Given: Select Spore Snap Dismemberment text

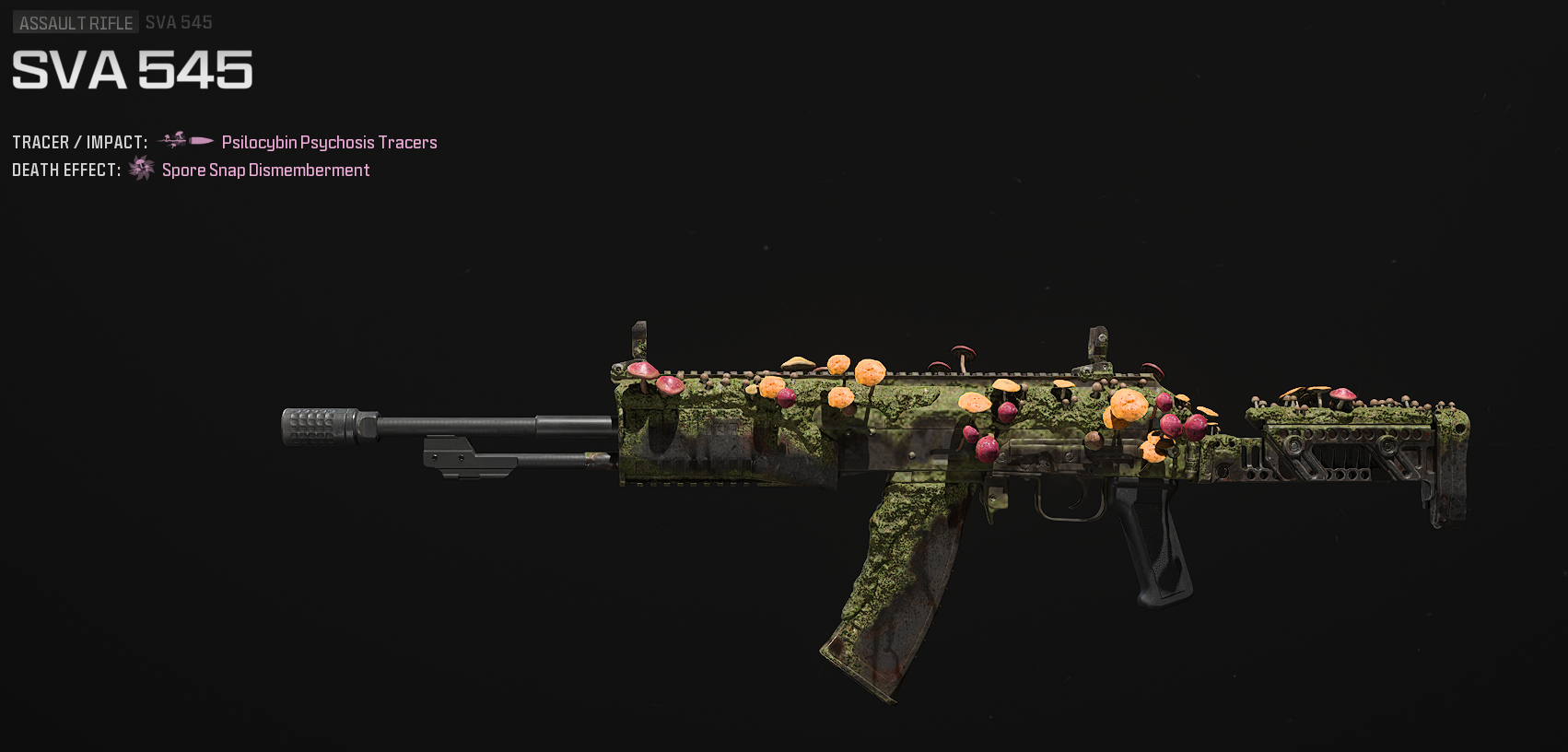Looking at the screenshot, I should [x=265, y=170].
